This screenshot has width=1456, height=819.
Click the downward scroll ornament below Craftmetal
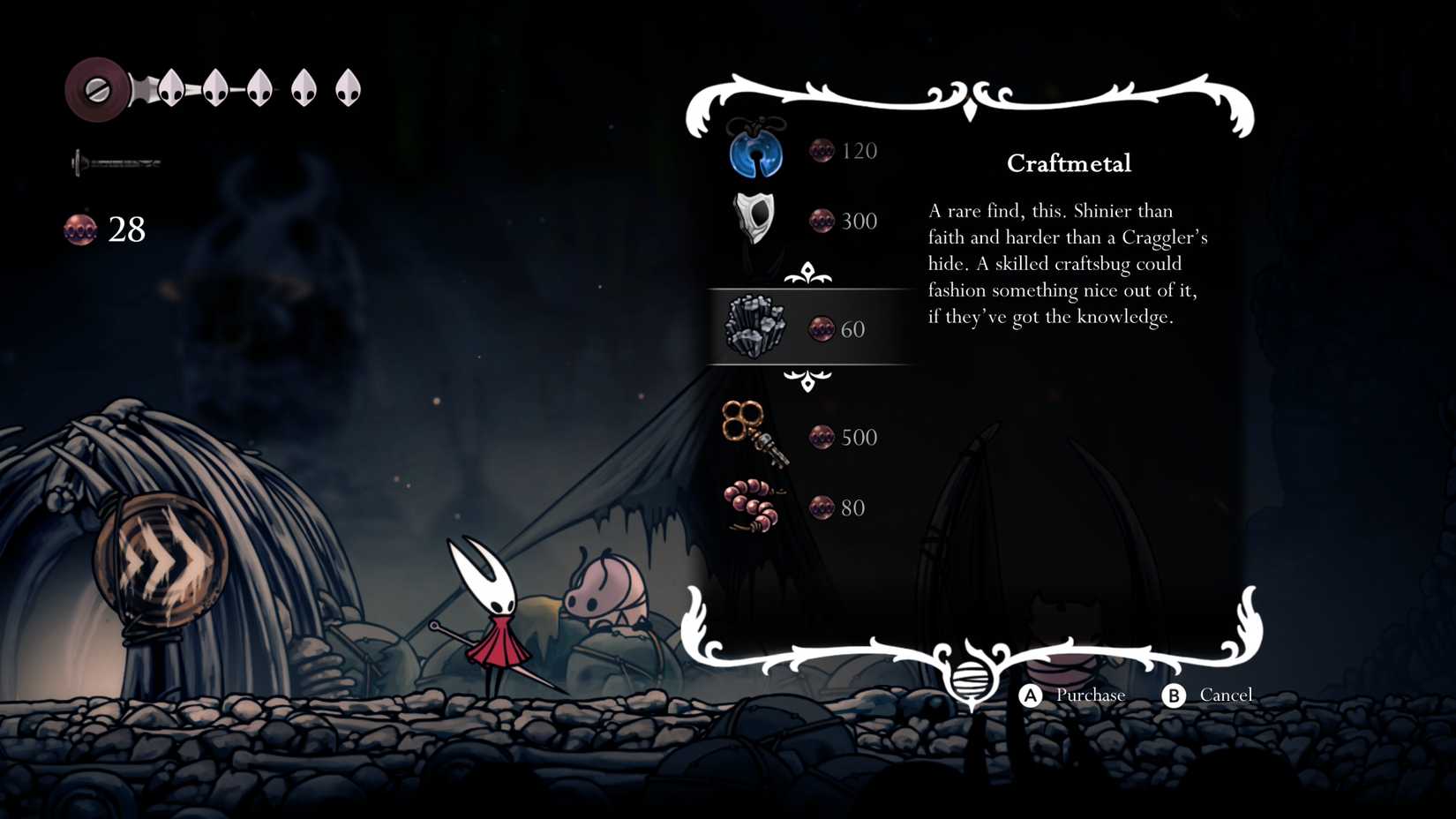coord(808,381)
